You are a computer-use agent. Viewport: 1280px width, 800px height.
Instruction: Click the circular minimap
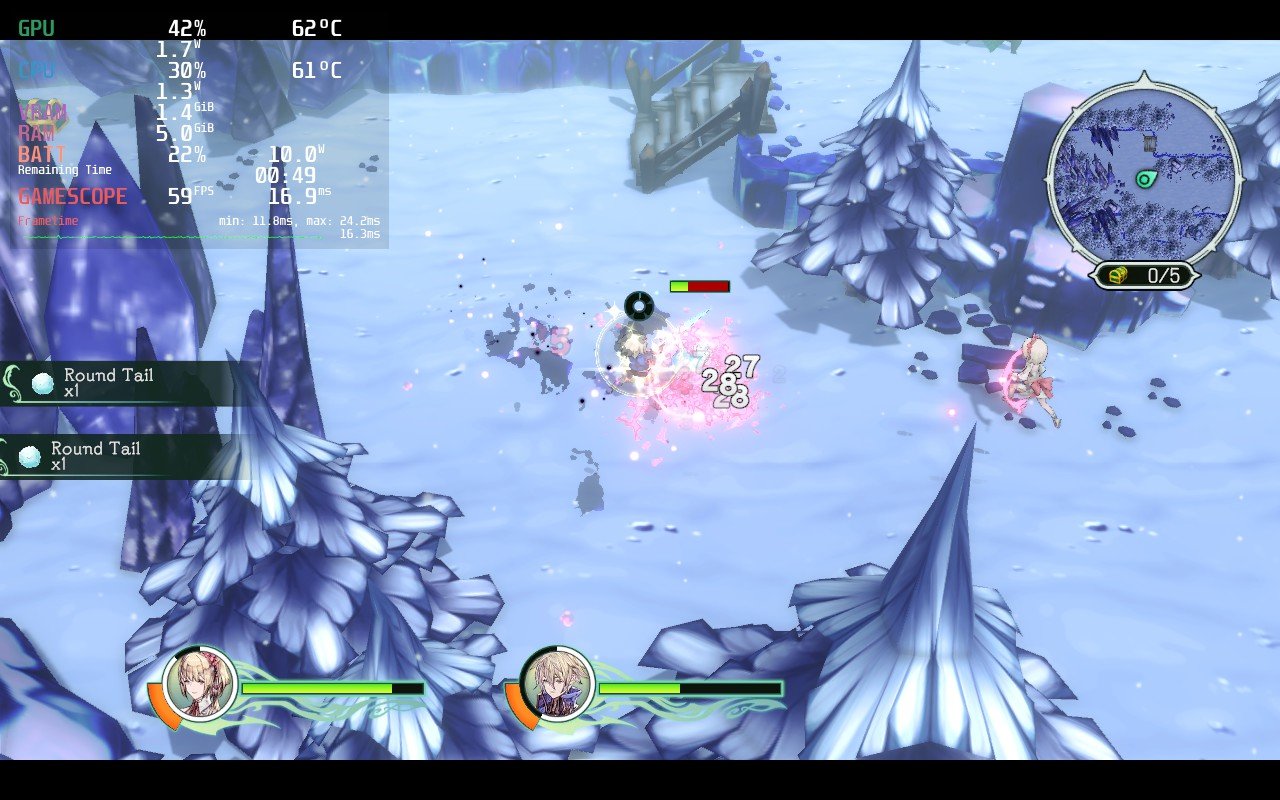1144,172
